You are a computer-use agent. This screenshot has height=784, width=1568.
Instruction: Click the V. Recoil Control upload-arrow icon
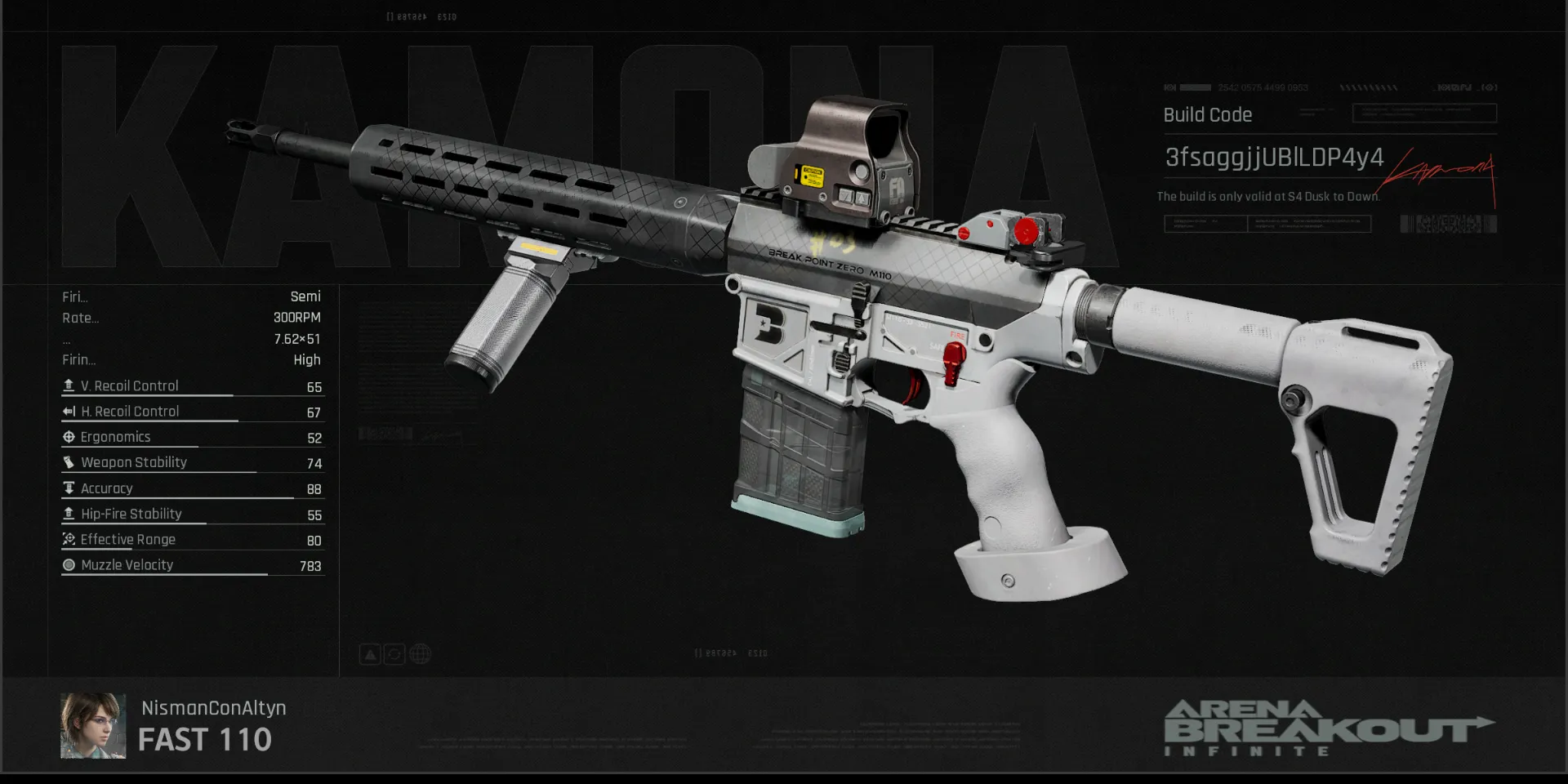(x=69, y=385)
